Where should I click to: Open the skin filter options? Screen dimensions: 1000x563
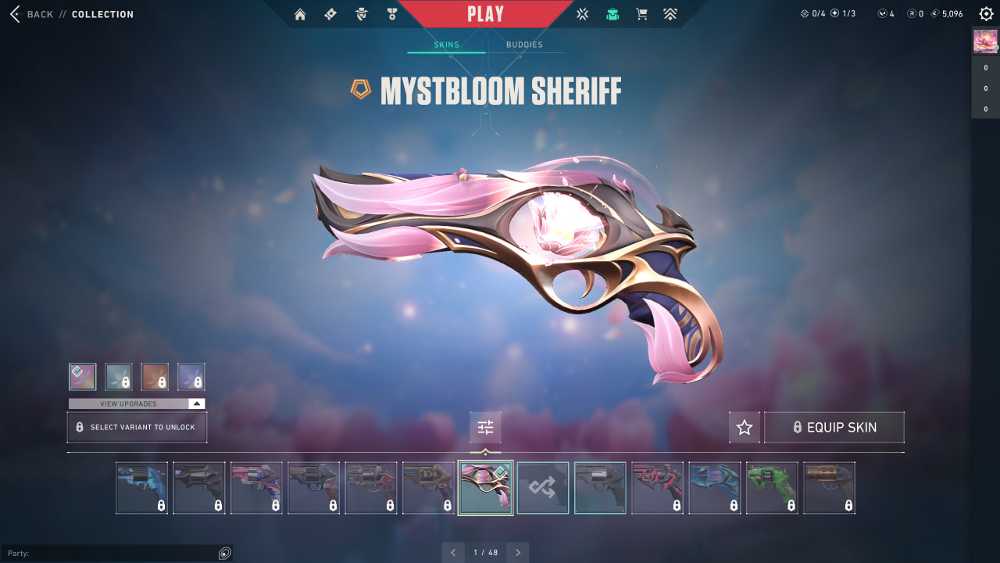click(x=486, y=427)
